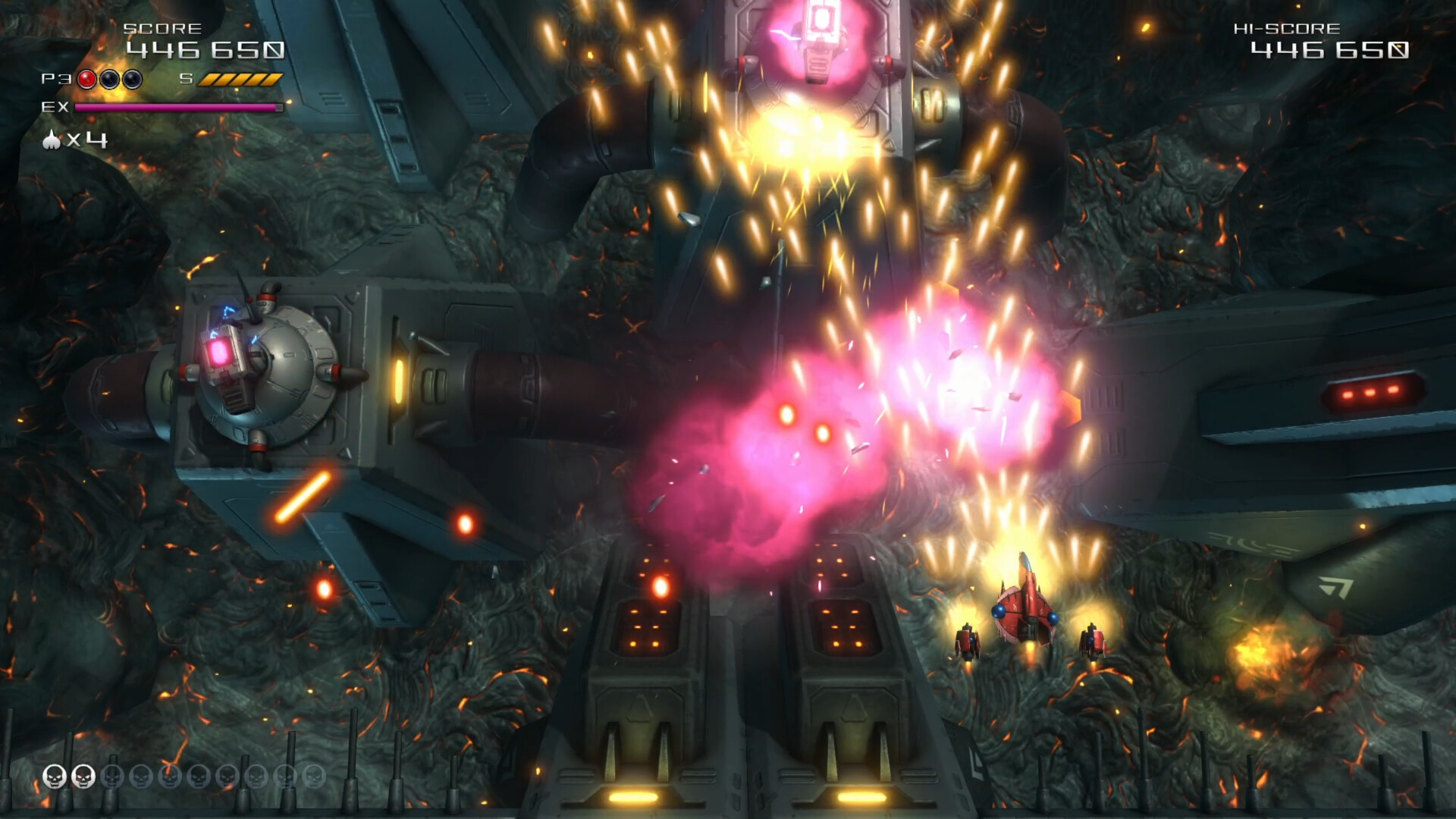Open the x4 lives counter display
Viewport: 1456px width, 819px height.
click(83, 141)
